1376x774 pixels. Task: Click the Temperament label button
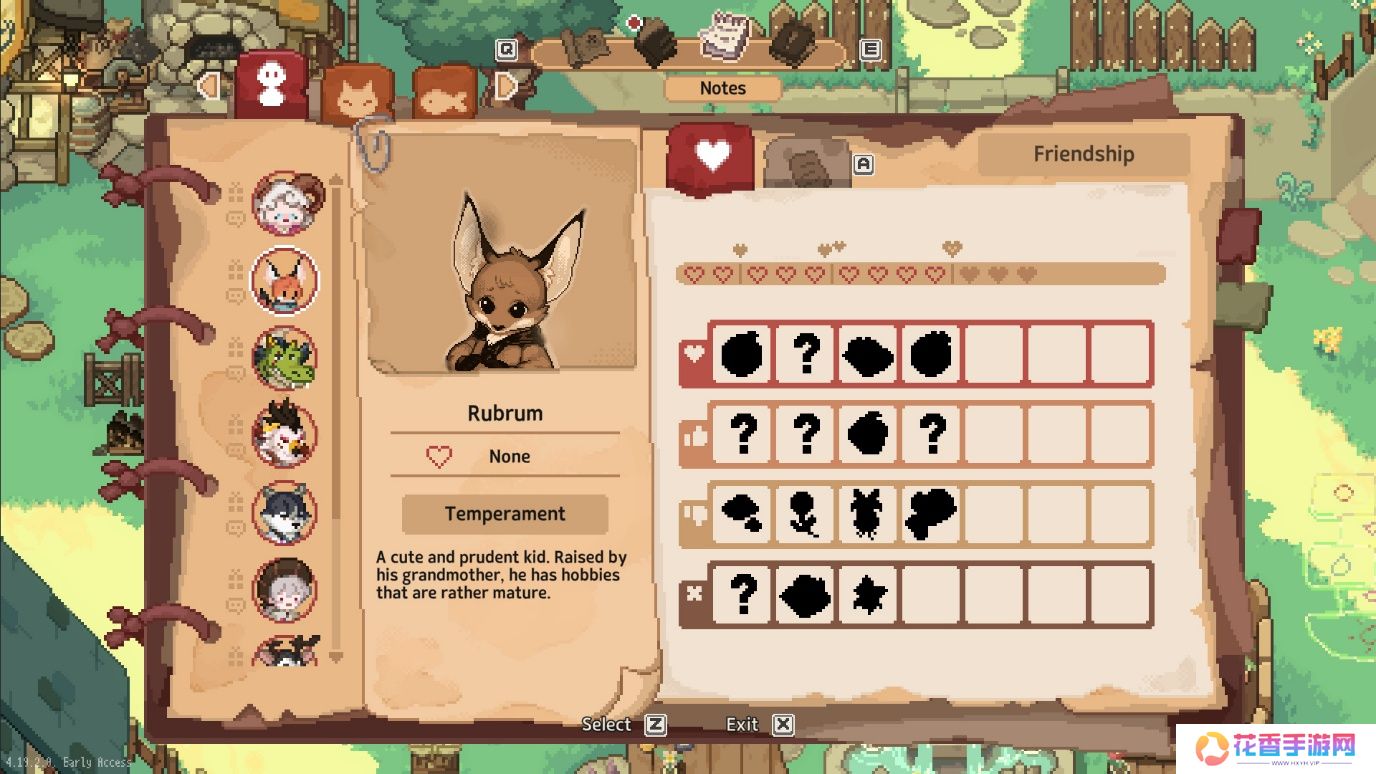point(505,514)
